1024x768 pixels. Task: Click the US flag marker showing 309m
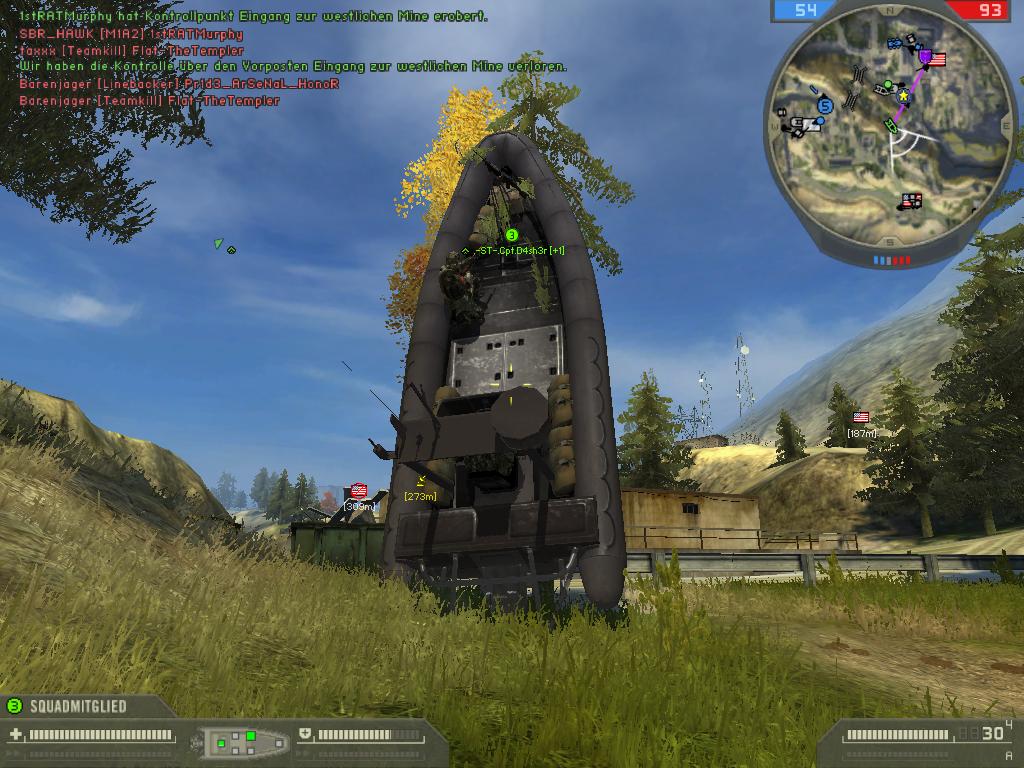click(x=358, y=491)
